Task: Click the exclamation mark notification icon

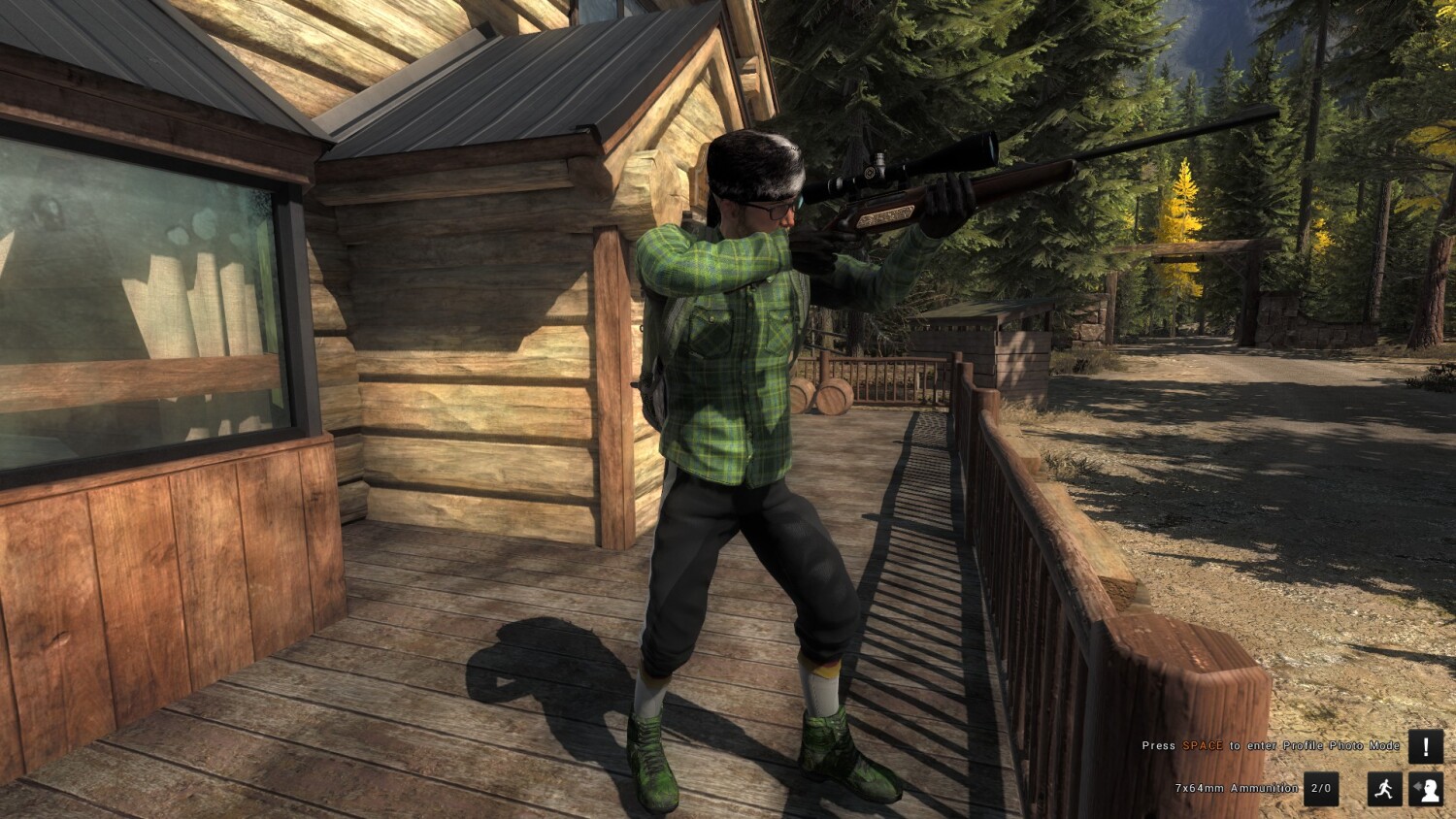Action: click(x=1425, y=746)
